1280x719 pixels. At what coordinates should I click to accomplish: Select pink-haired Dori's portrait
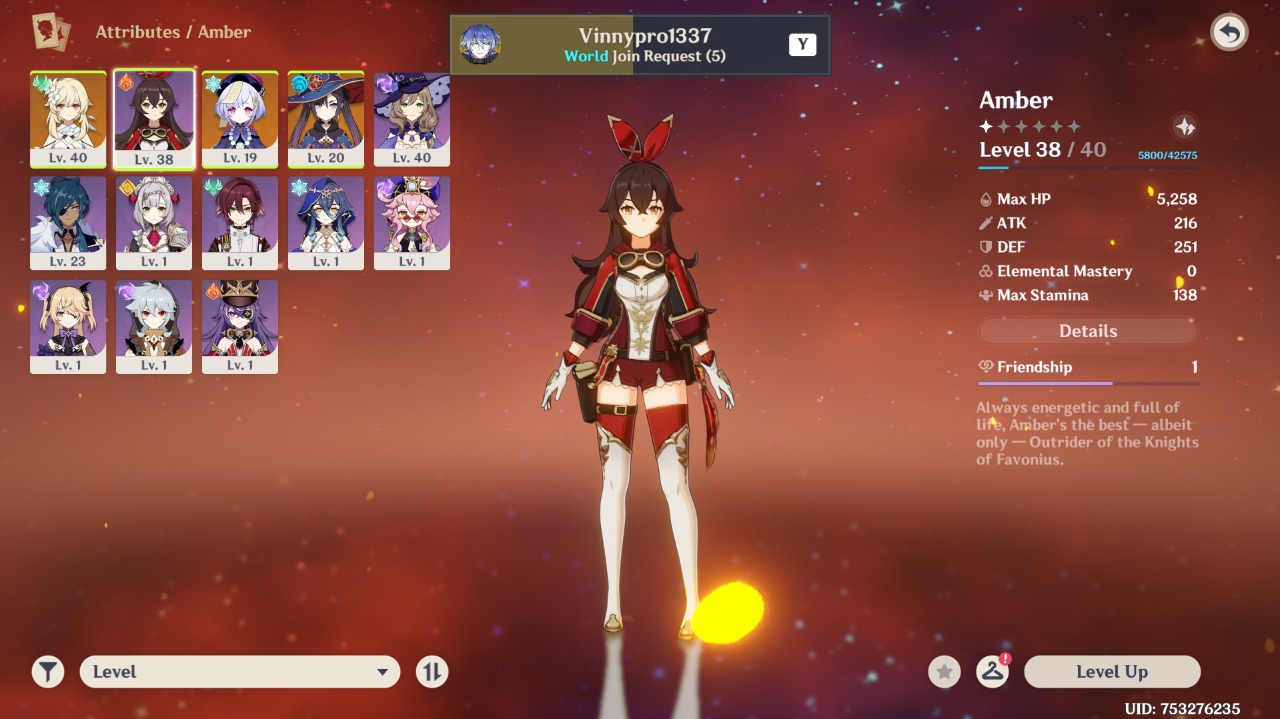[412, 223]
